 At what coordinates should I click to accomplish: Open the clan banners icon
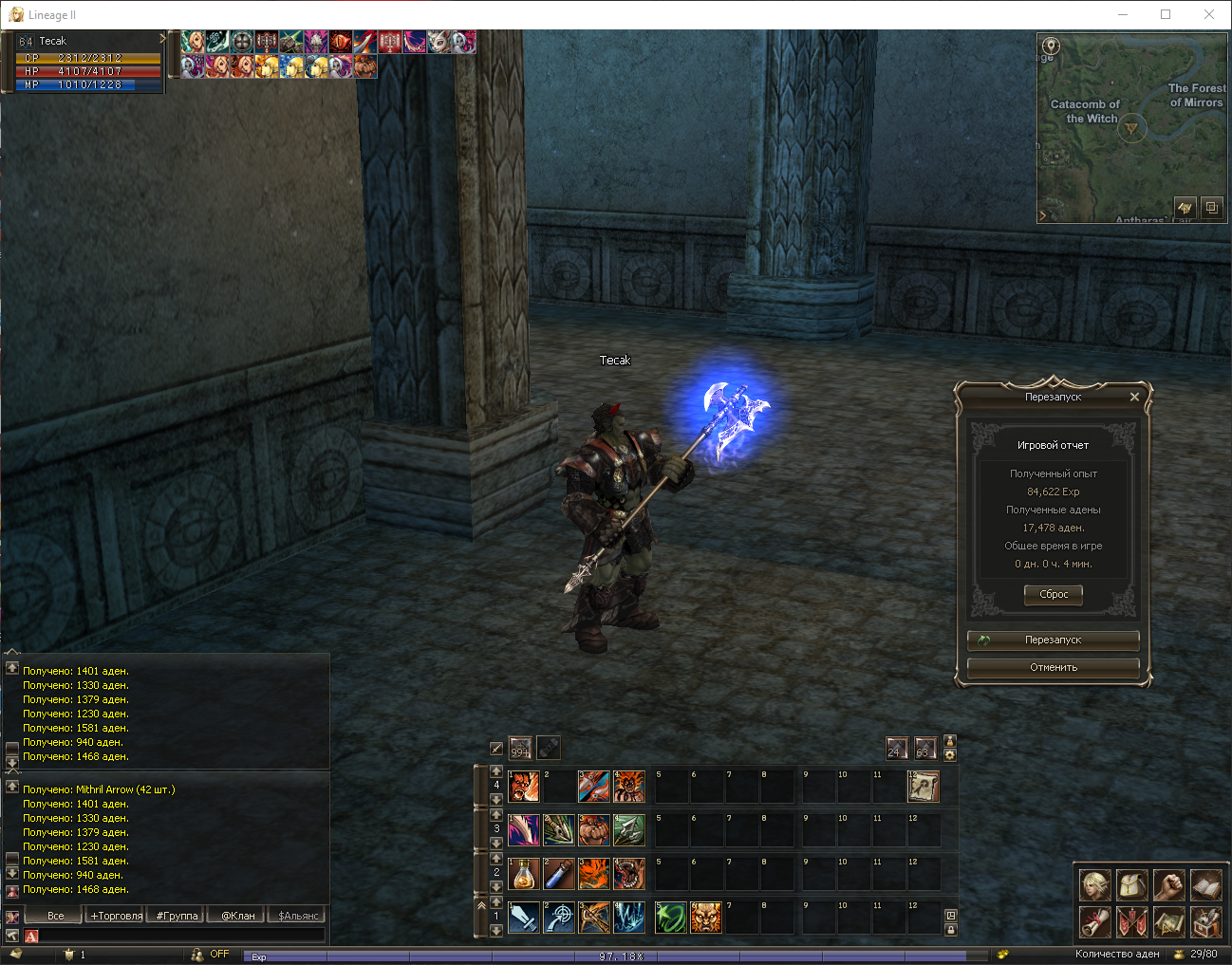[x=1131, y=921]
